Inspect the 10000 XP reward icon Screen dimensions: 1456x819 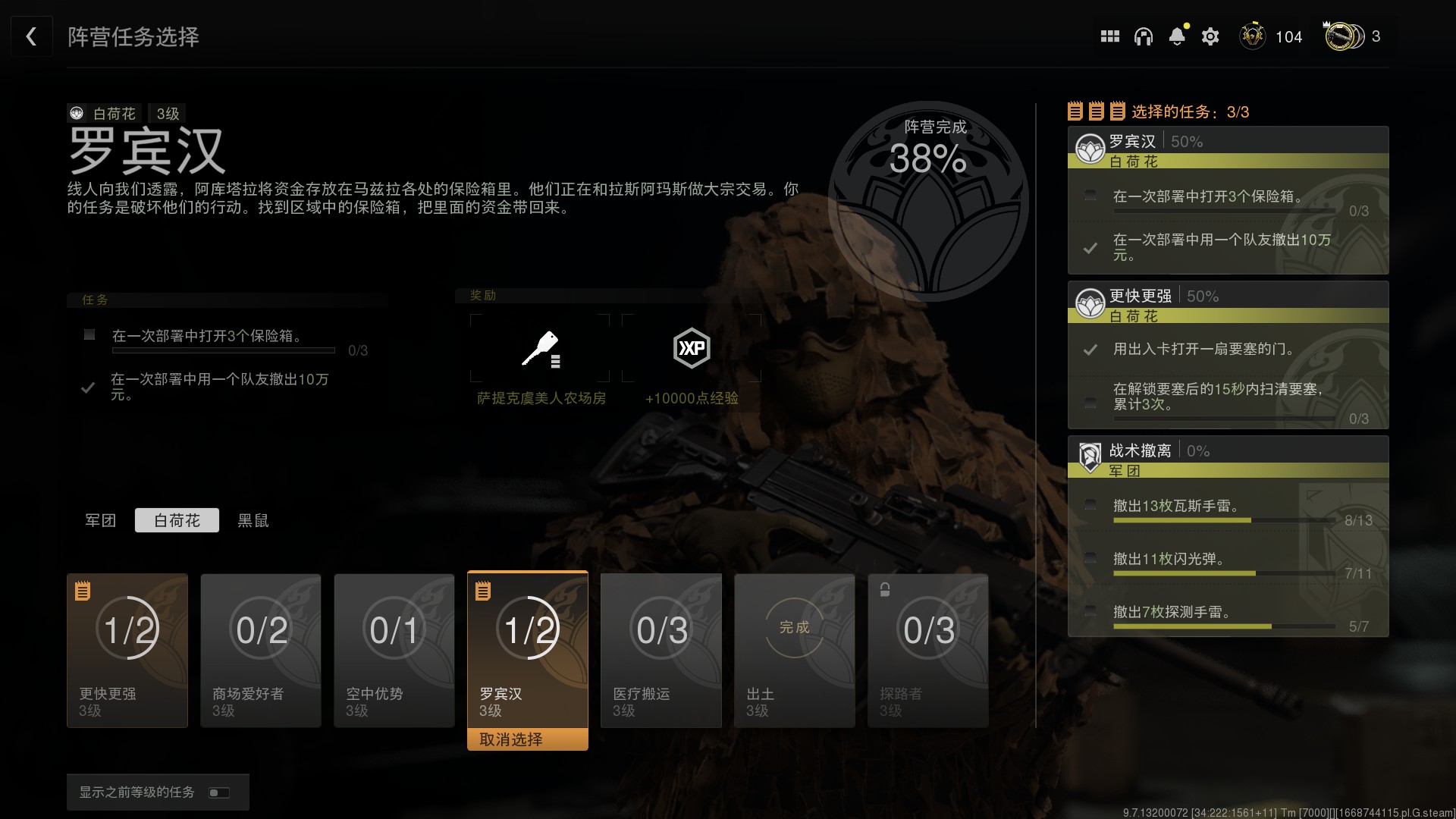692,349
